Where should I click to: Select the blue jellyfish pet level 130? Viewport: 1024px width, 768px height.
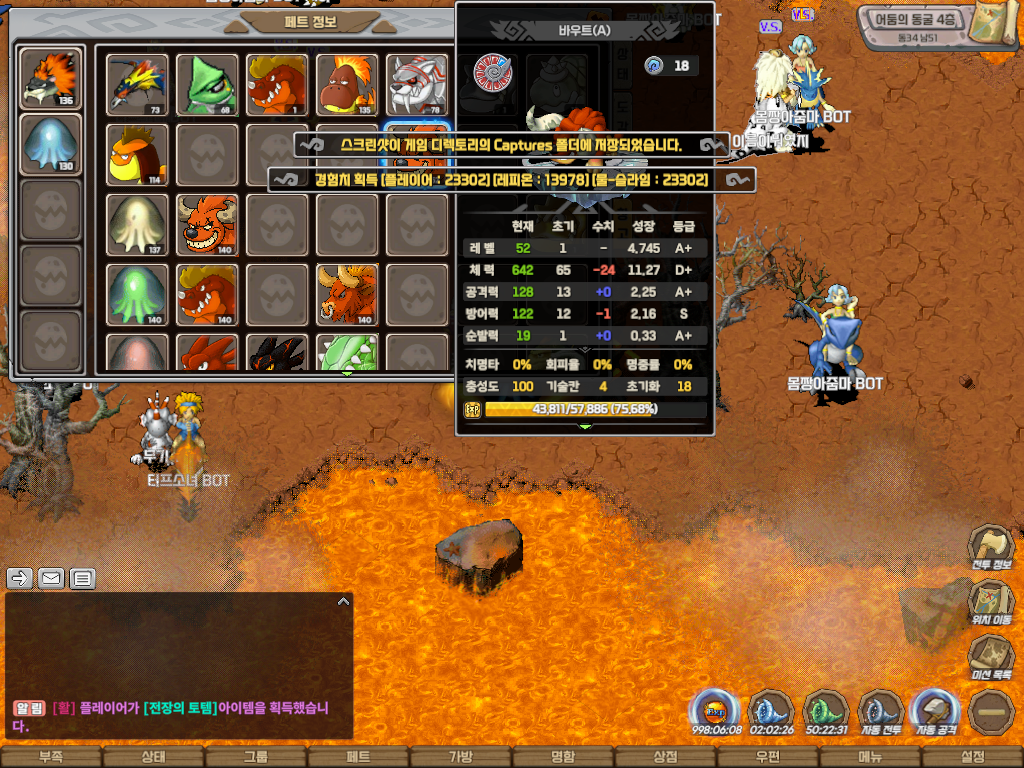(x=51, y=144)
